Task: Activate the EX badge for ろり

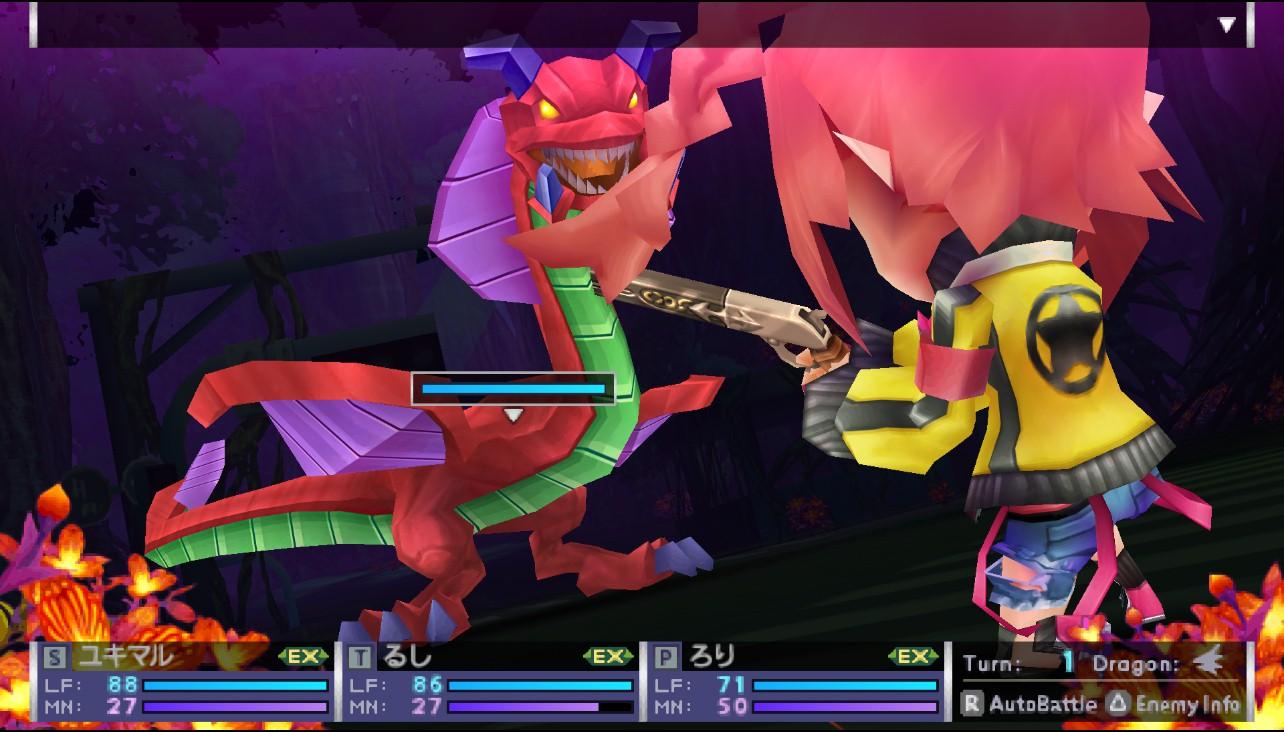Action: pos(913,657)
